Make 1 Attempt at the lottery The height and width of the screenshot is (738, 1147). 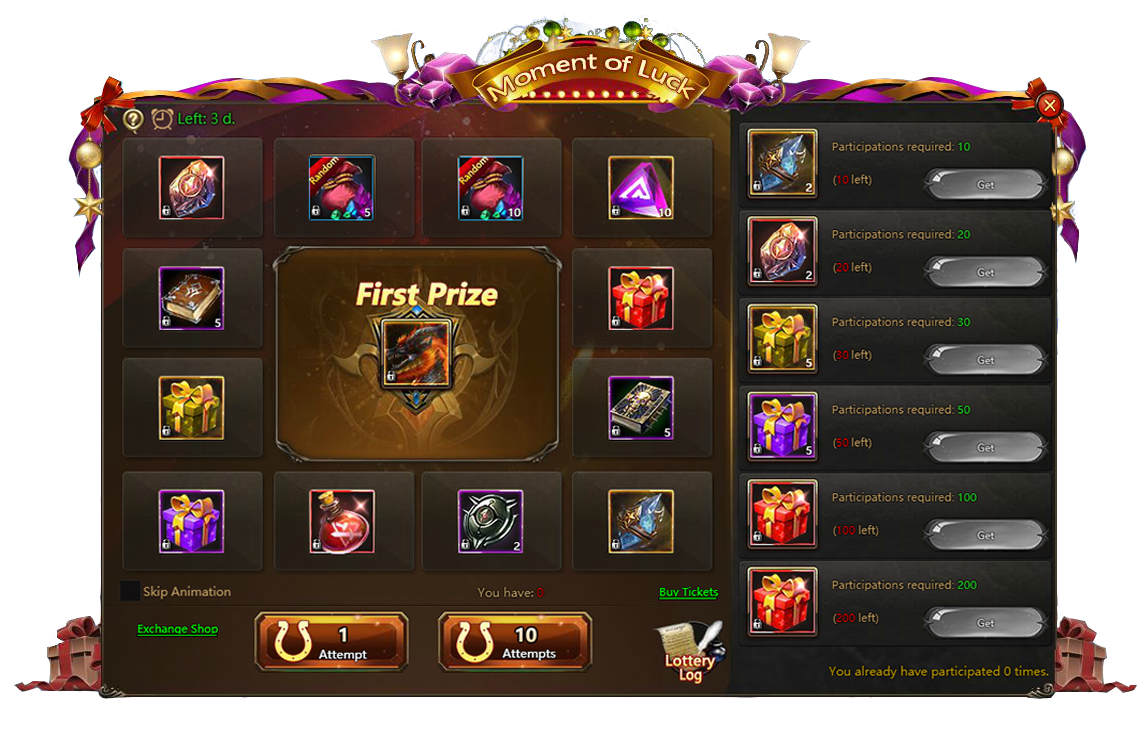click(x=331, y=642)
